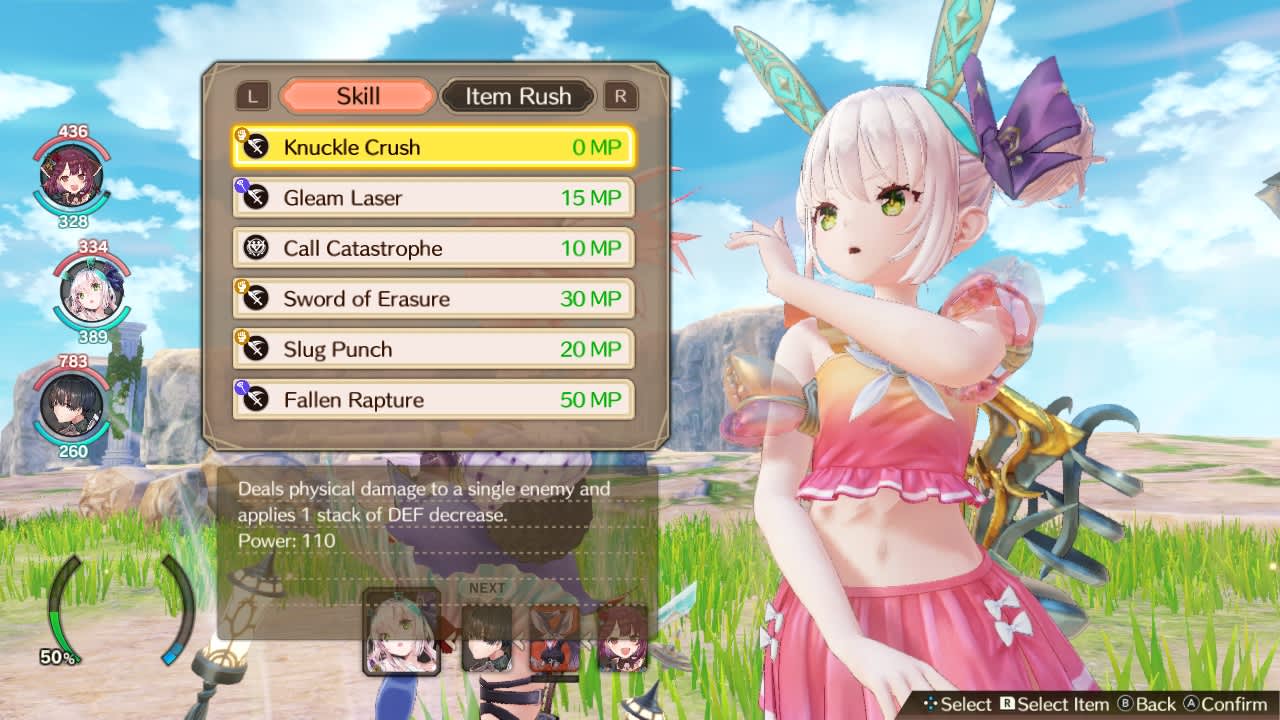Select the Fallen Rapture skill icon
This screenshot has width=1280, height=720.
[253, 400]
